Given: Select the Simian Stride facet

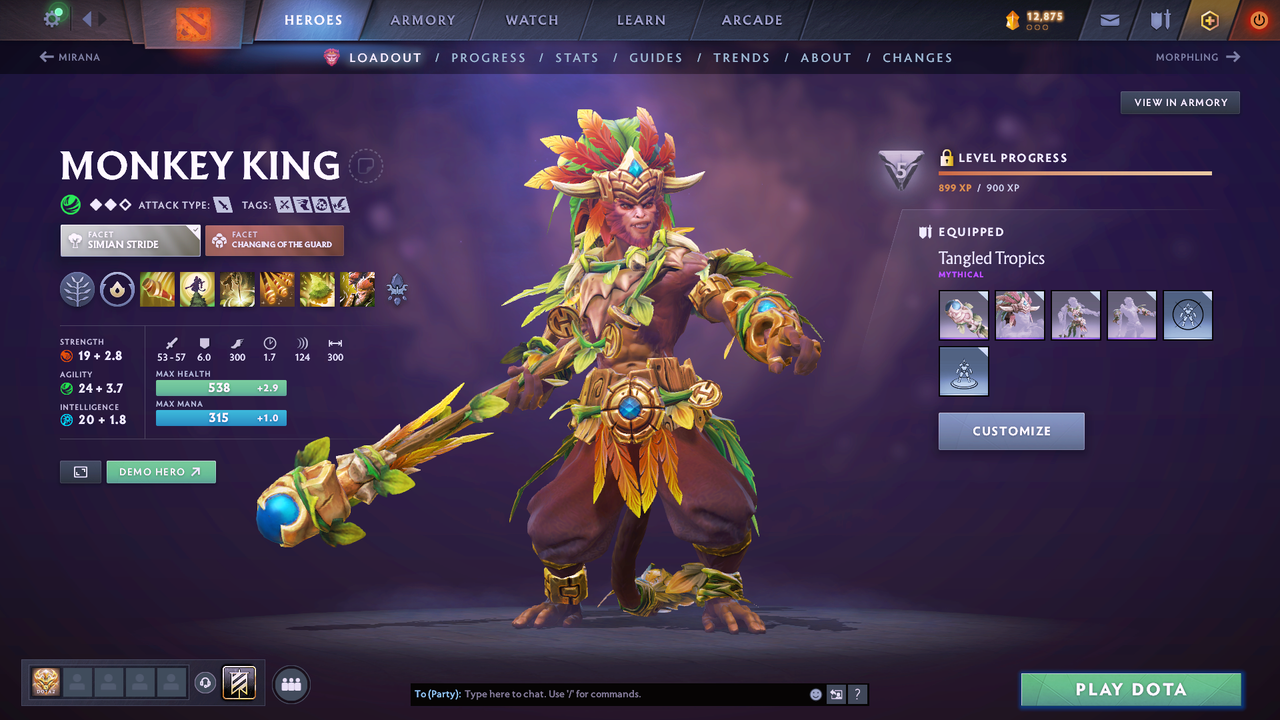Looking at the screenshot, I should pyautogui.click(x=129, y=240).
